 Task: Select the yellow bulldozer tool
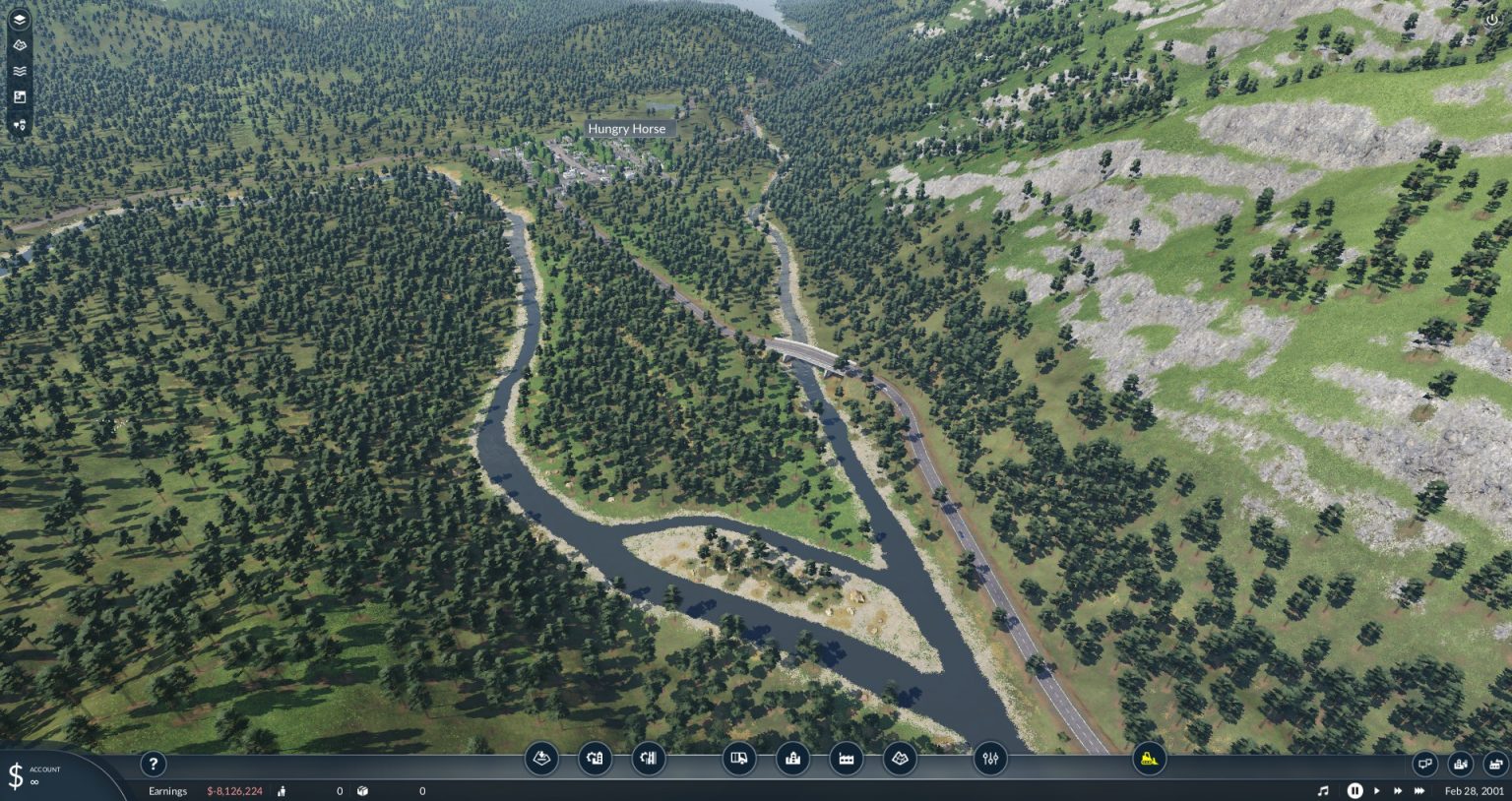(x=1149, y=759)
